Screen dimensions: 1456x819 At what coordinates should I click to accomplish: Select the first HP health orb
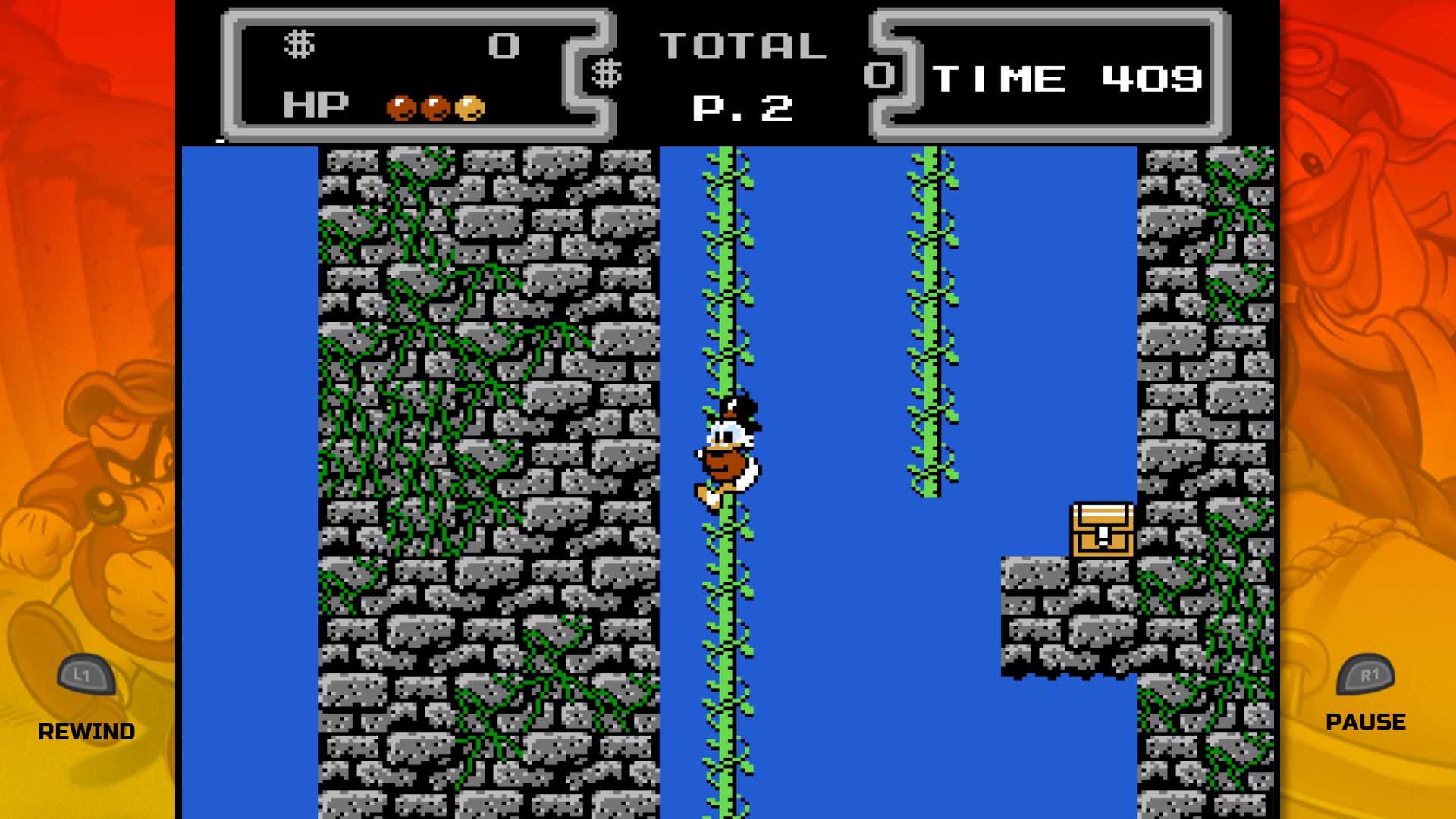[399, 108]
